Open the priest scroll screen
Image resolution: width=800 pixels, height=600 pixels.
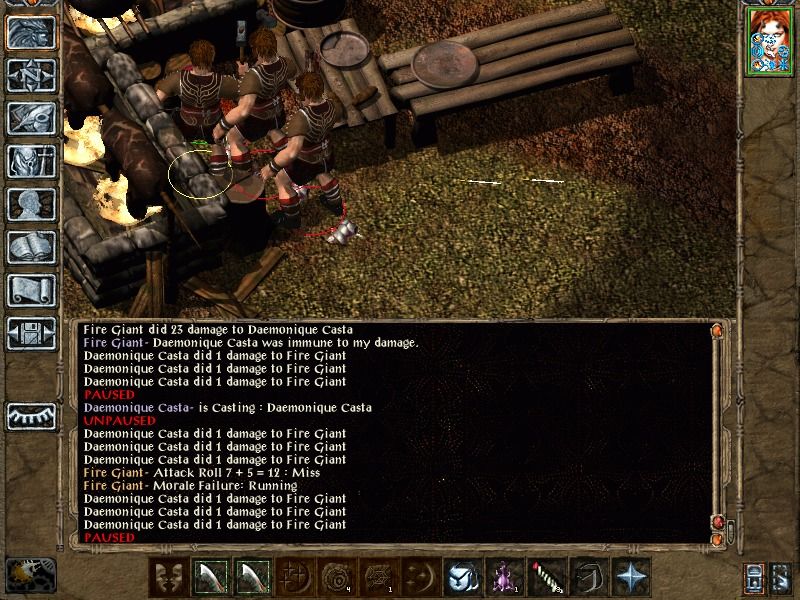(x=31, y=290)
